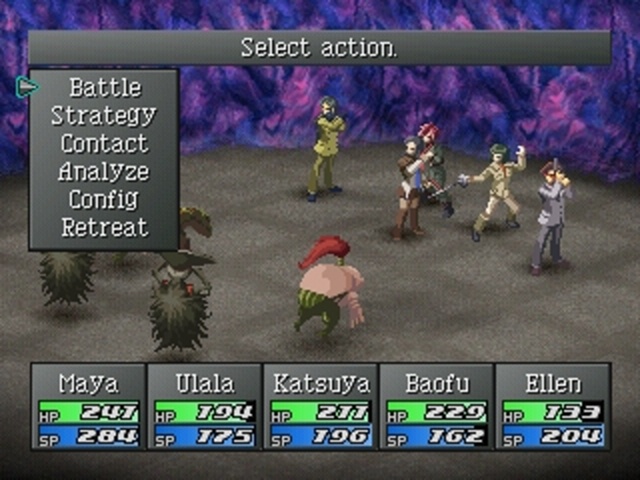
Task: Select Maya's party status panel
Action: click(88, 408)
